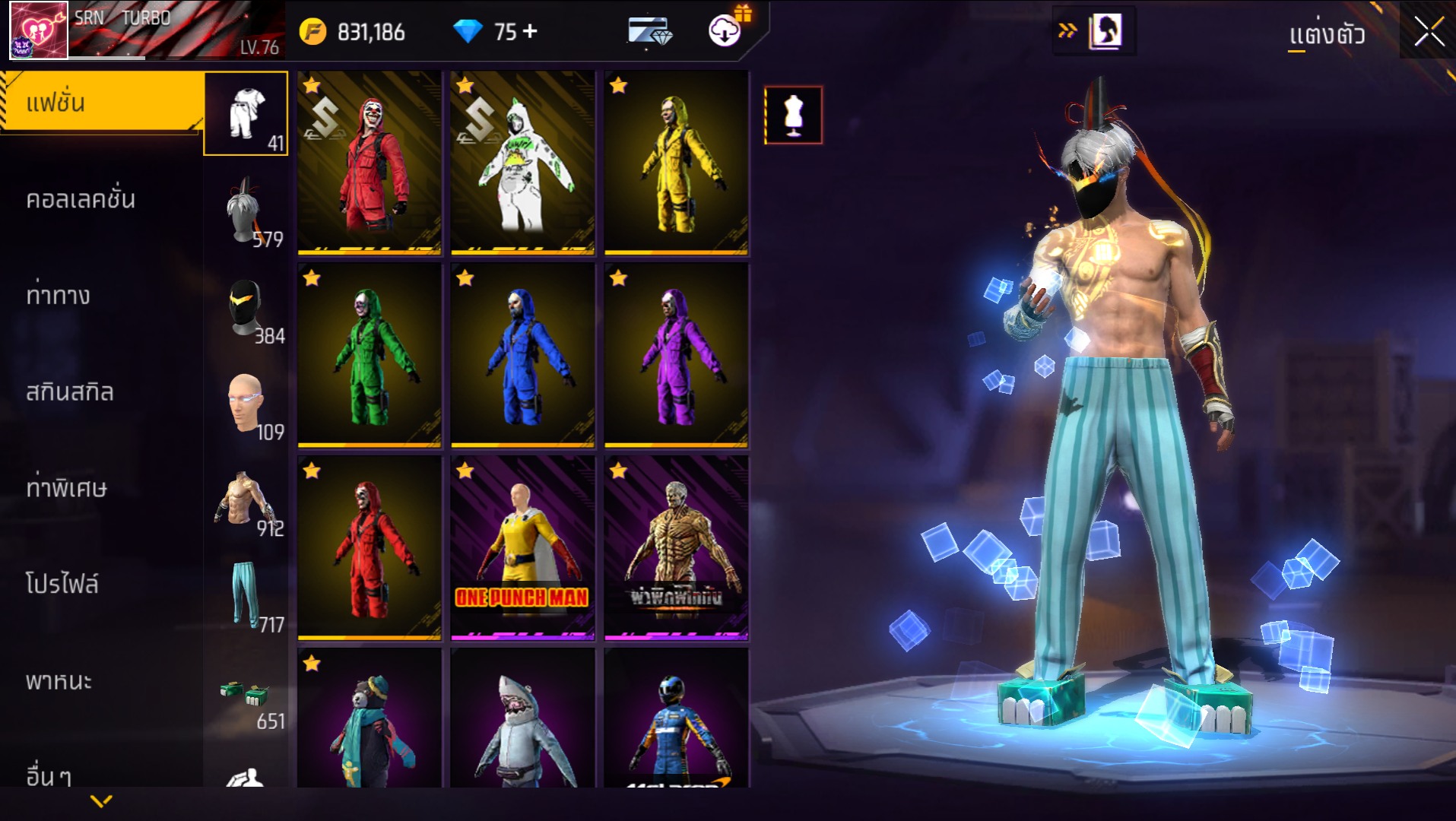This screenshot has height=821, width=1456.
Task: Choose the One Punch Man costume
Action: (522, 547)
